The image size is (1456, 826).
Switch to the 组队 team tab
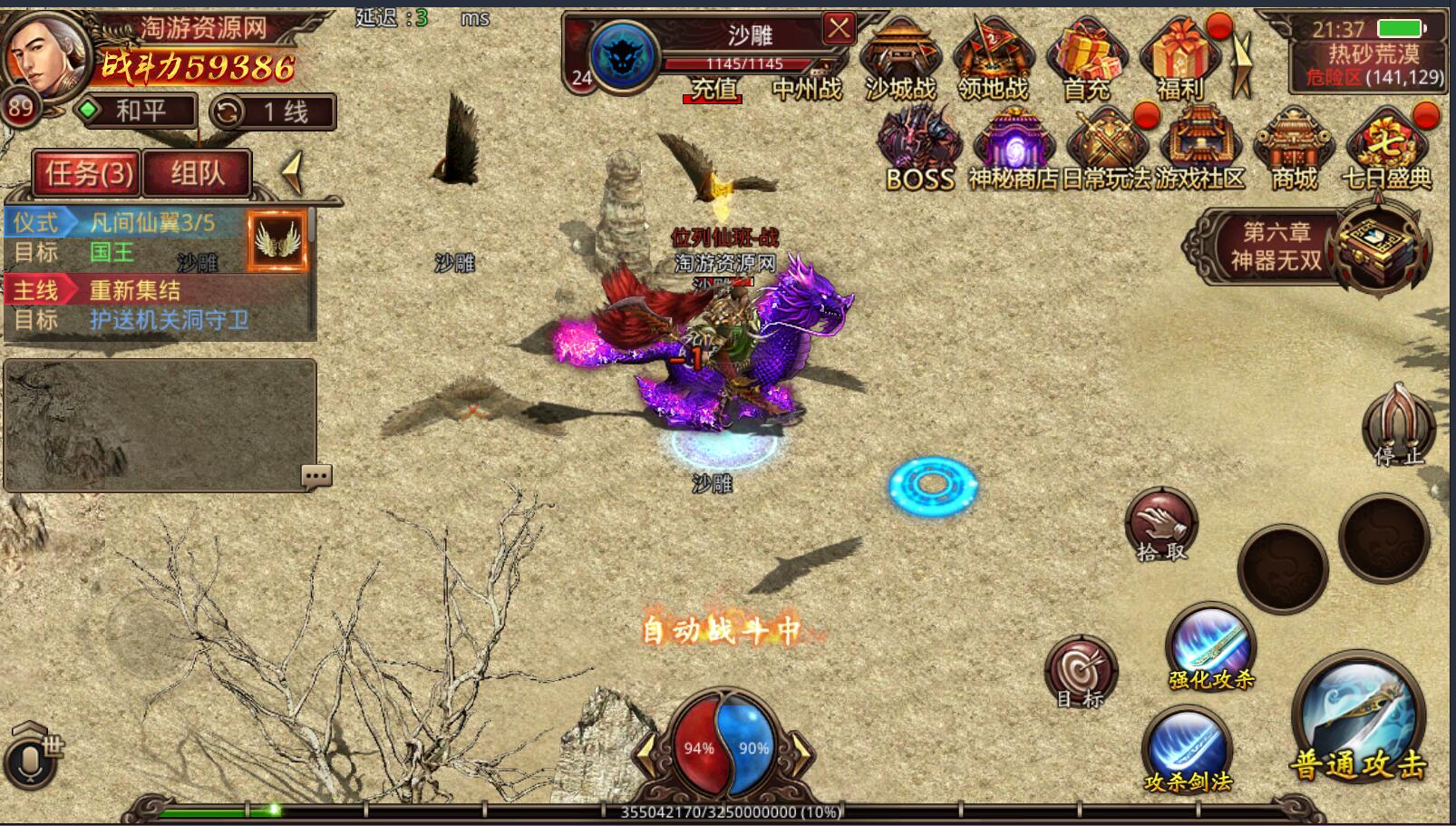point(197,172)
